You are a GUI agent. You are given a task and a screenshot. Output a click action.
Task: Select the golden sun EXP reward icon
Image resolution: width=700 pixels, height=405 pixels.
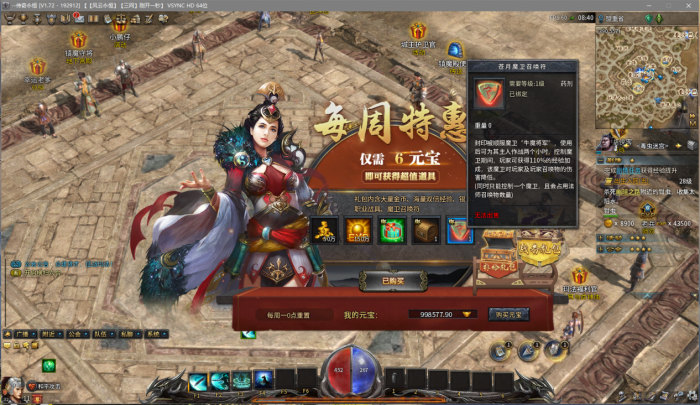[x=357, y=231]
